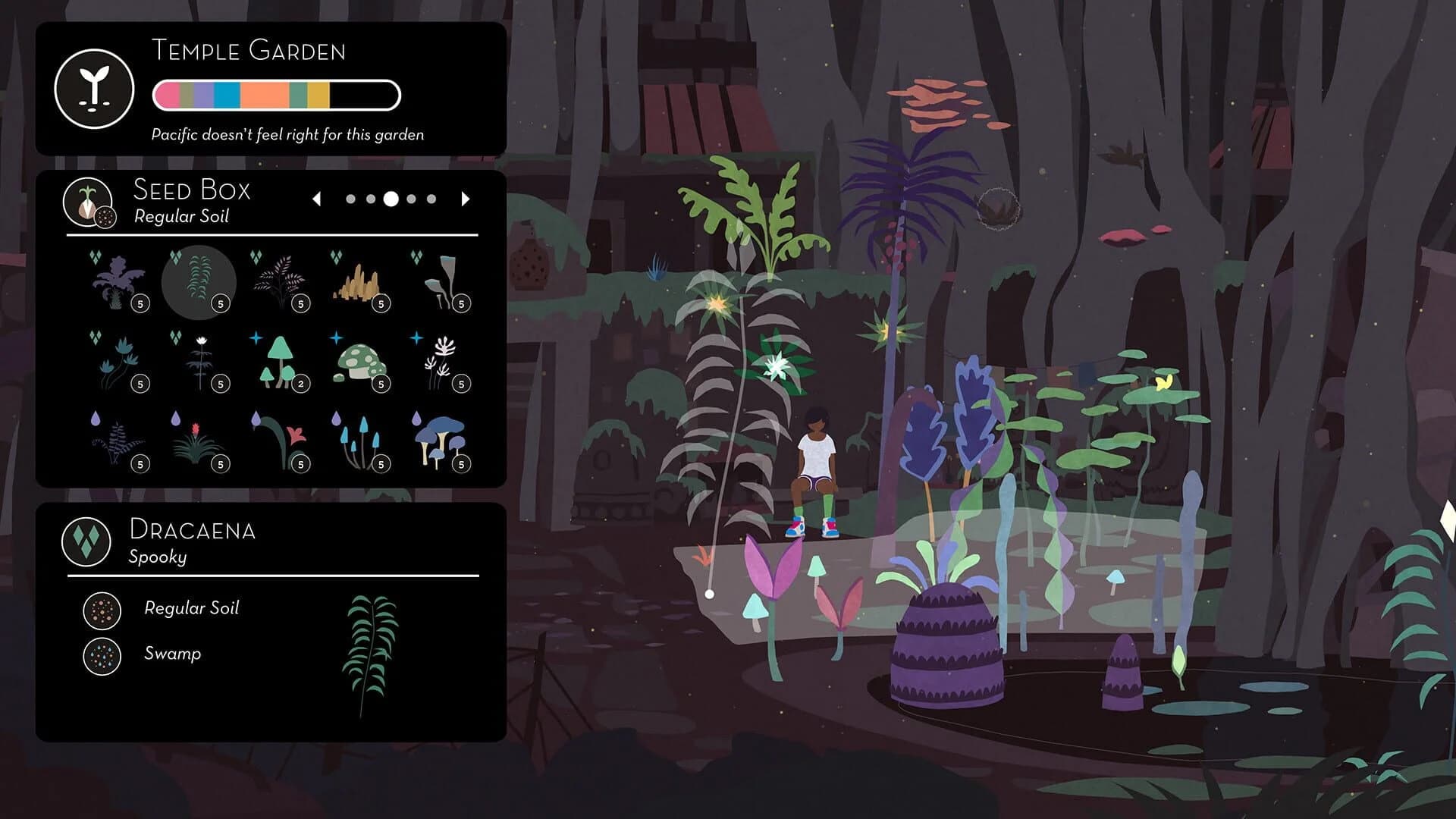The height and width of the screenshot is (819, 1456).
Task: Click the left arrow to view previous seeds
Action: (318, 199)
